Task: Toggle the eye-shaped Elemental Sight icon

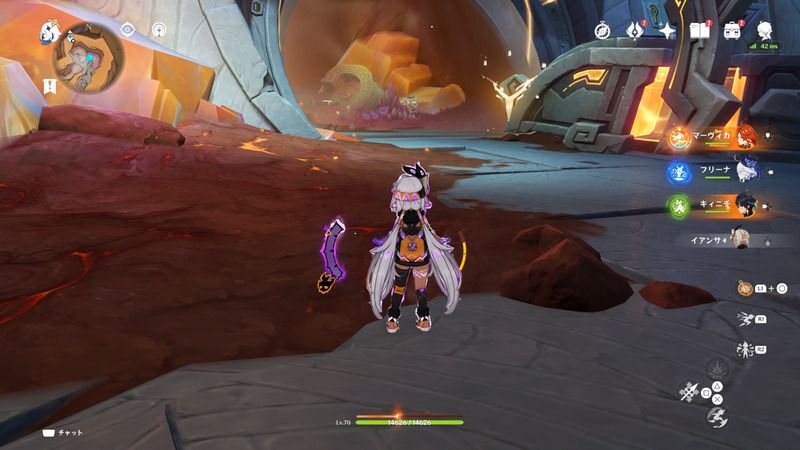Action: pos(128,30)
